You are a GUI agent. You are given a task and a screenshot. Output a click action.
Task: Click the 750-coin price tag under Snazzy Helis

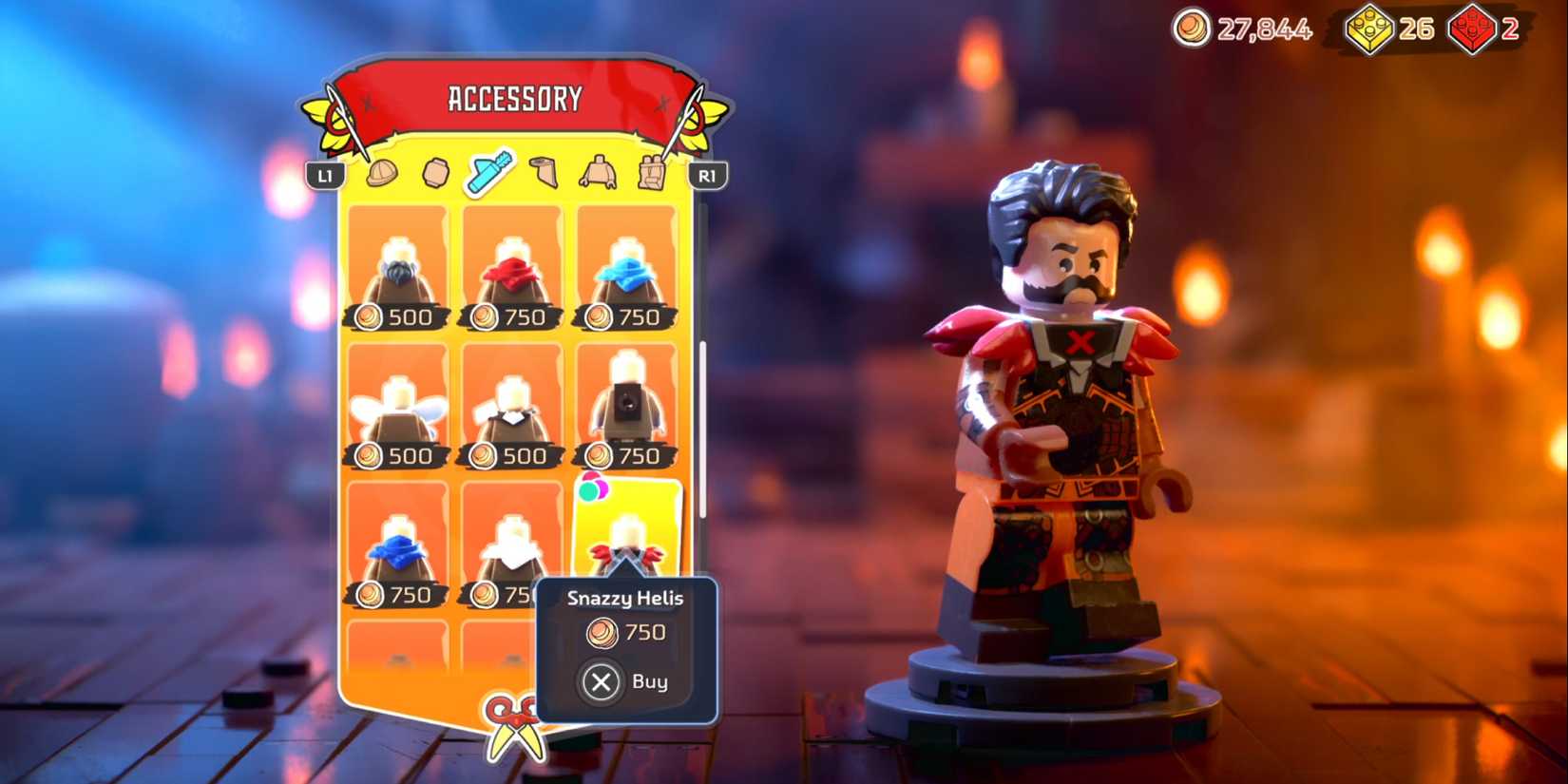(x=626, y=633)
